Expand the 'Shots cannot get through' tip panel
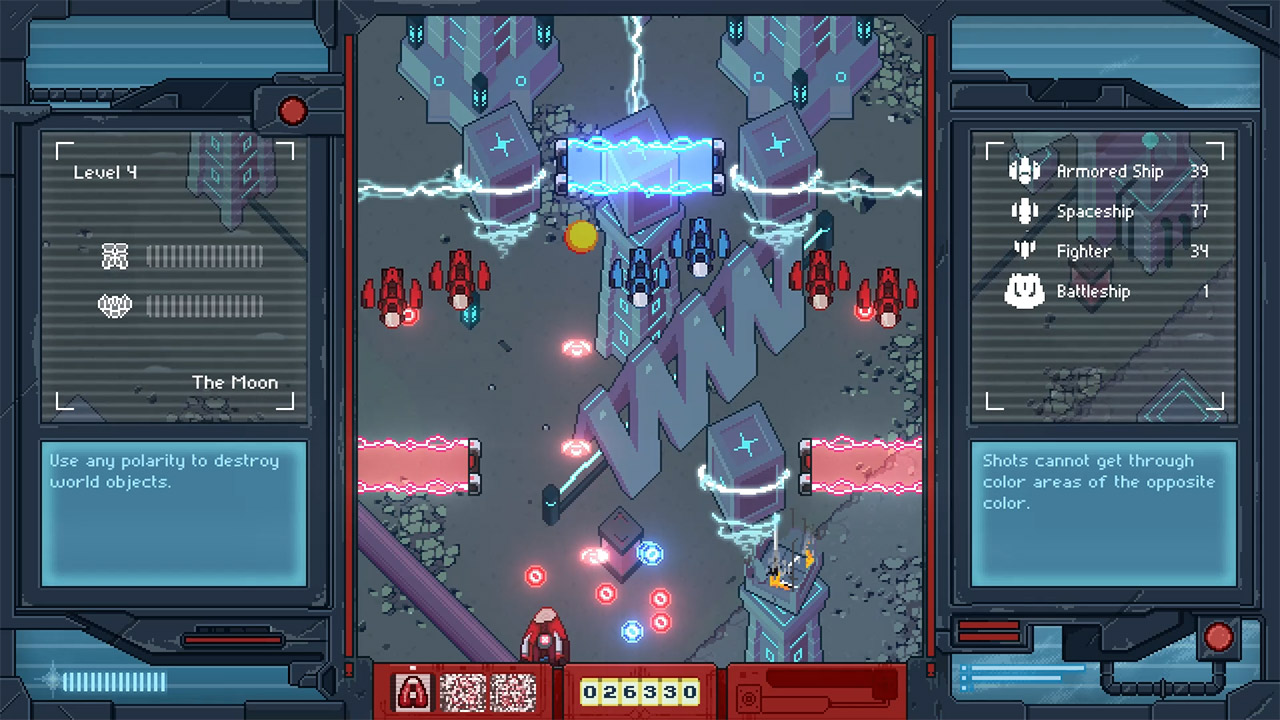Image resolution: width=1280 pixels, height=720 pixels. pos(1103,512)
